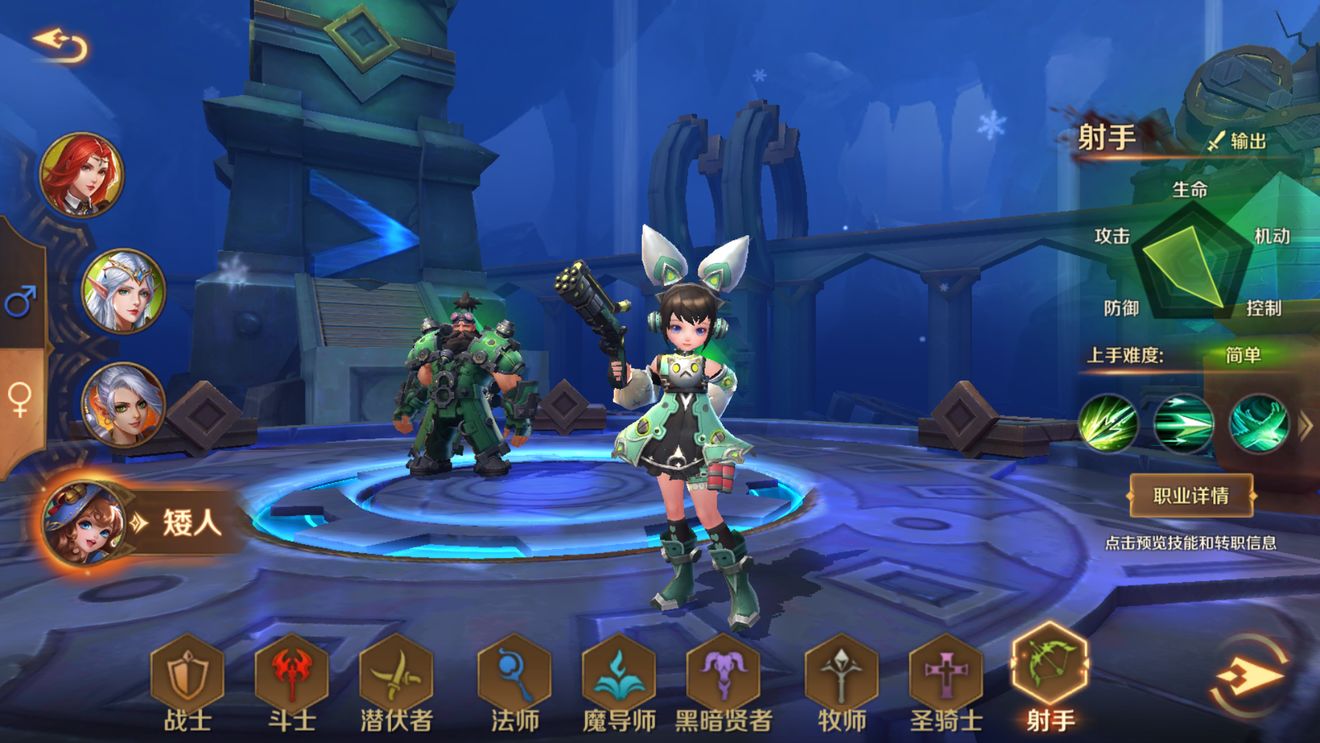1320x743 pixels.
Task: Preview the multi-arrow volley skill
Action: (x=1184, y=424)
